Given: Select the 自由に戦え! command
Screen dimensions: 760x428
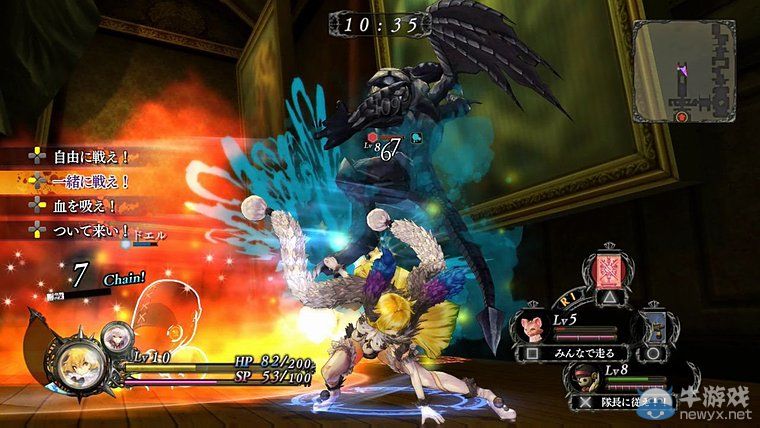Looking at the screenshot, I should click(80, 157).
